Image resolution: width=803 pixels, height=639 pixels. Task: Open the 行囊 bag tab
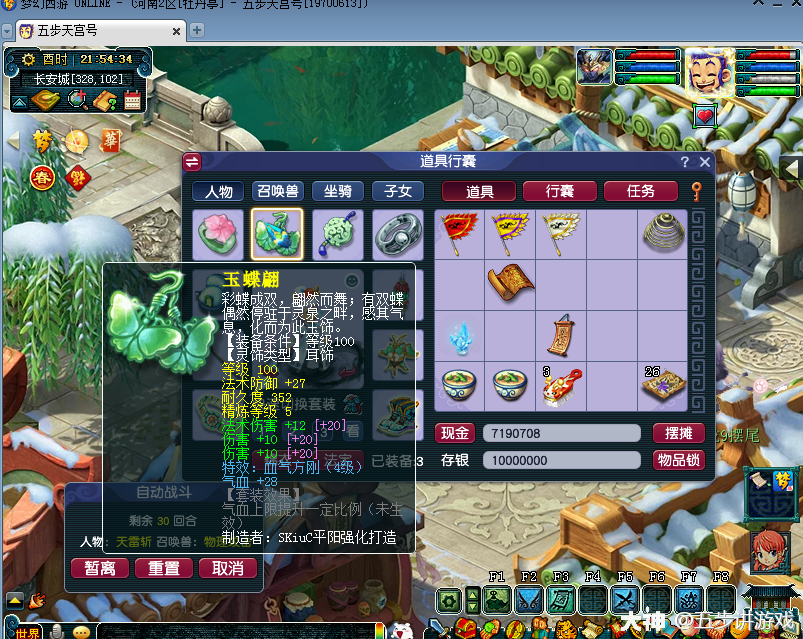[559, 191]
